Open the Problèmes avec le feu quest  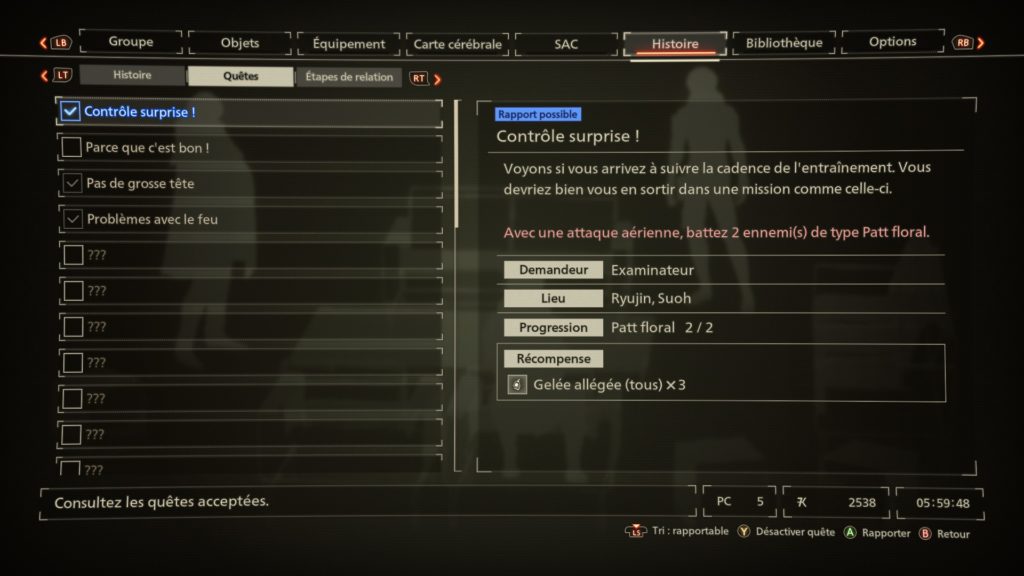250,219
